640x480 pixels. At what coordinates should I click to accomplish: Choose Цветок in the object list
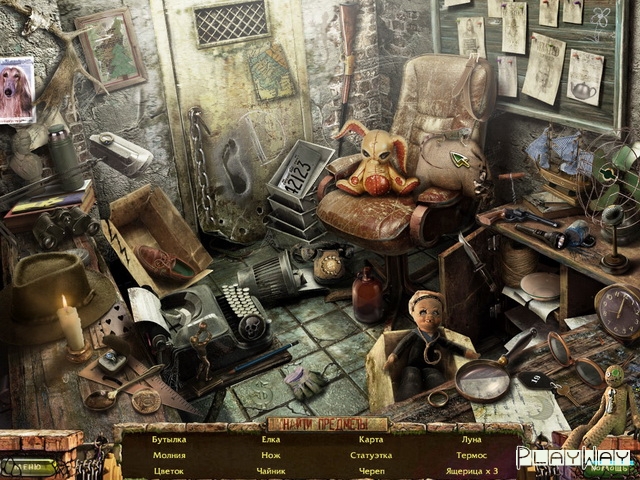point(169,470)
